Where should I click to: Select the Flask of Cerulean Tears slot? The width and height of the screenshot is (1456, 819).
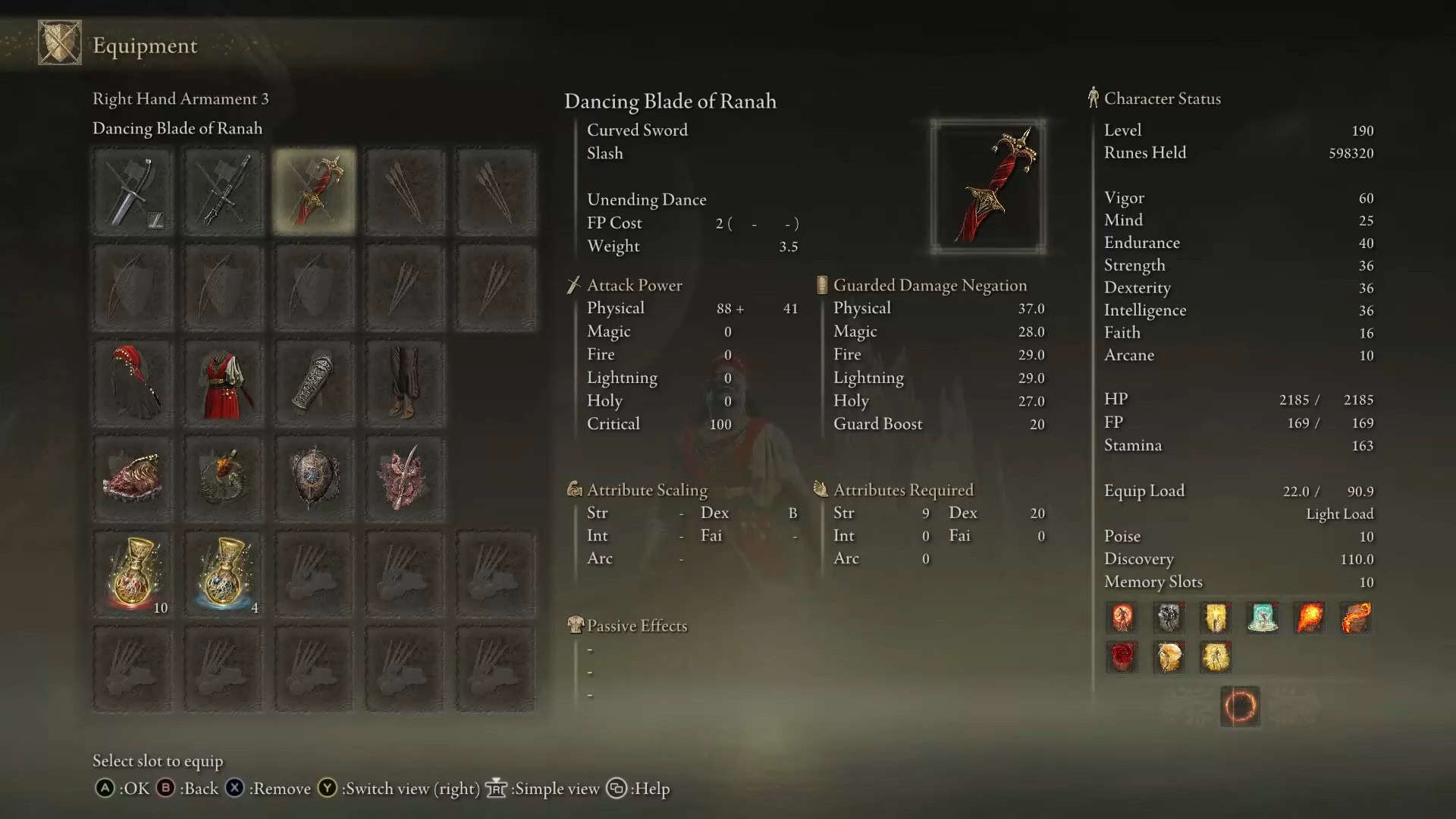(x=223, y=574)
